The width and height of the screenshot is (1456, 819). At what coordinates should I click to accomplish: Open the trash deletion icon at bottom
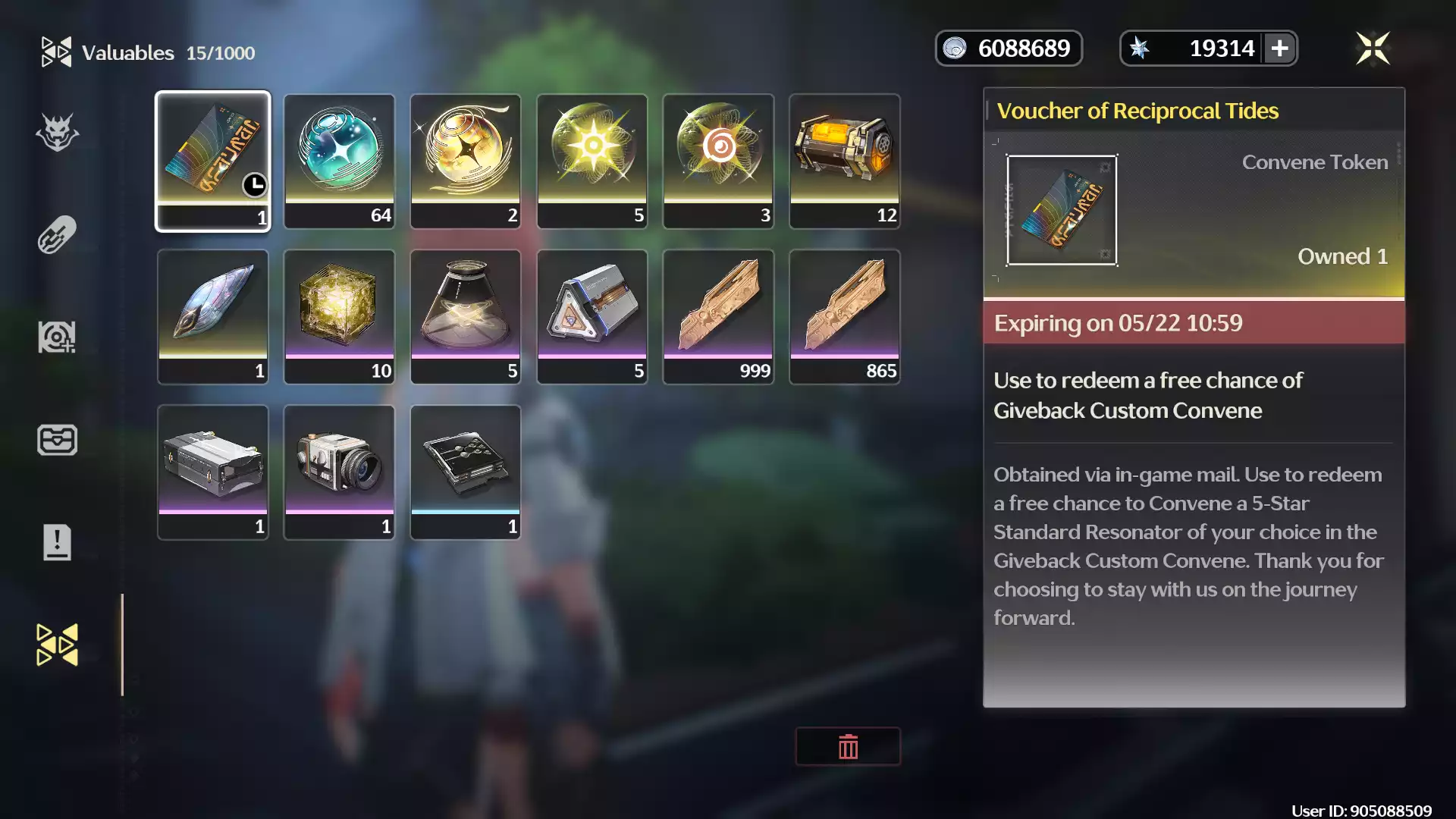tap(848, 746)
